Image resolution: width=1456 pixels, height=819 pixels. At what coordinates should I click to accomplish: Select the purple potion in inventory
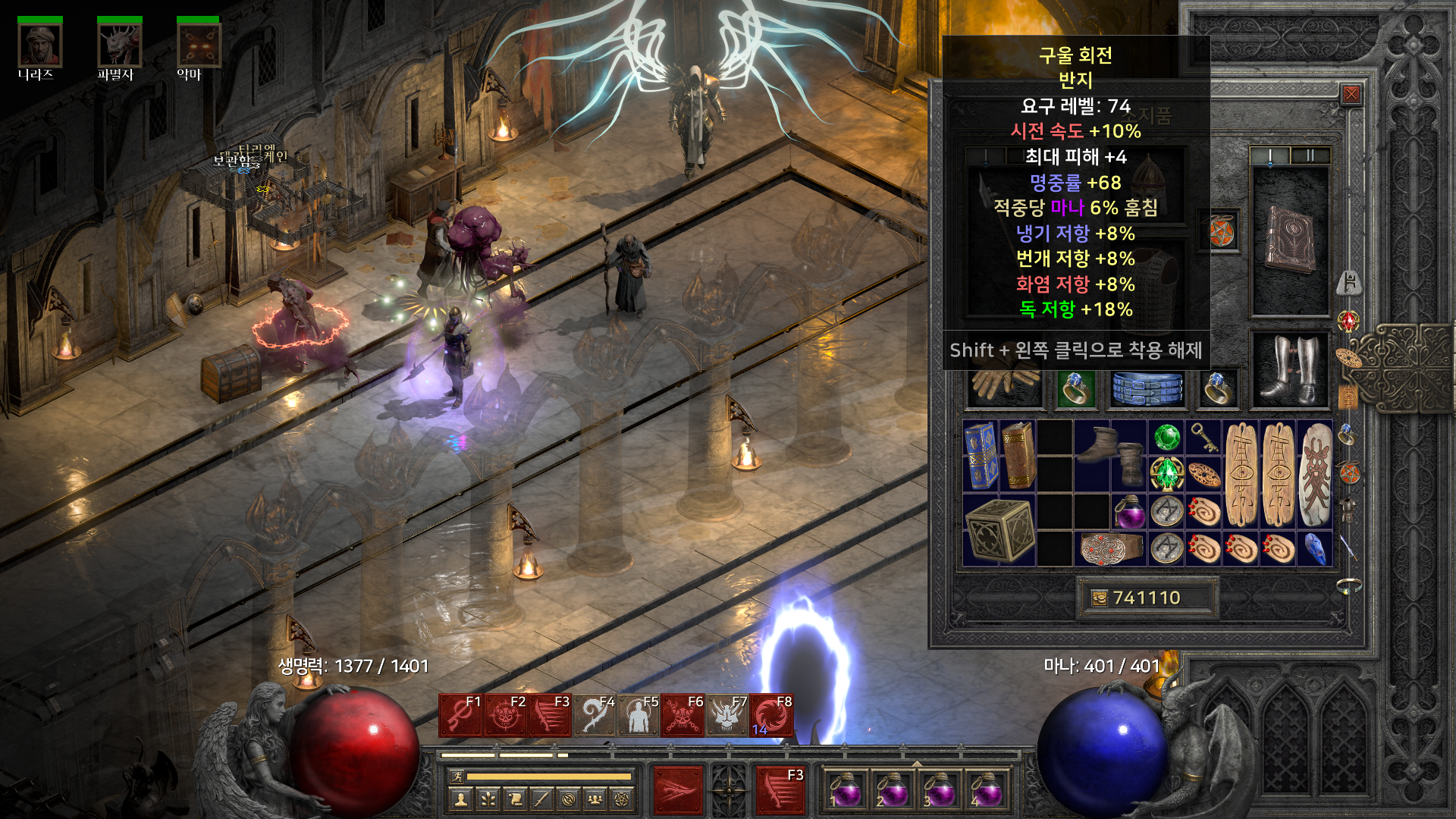pos(1130,512)
